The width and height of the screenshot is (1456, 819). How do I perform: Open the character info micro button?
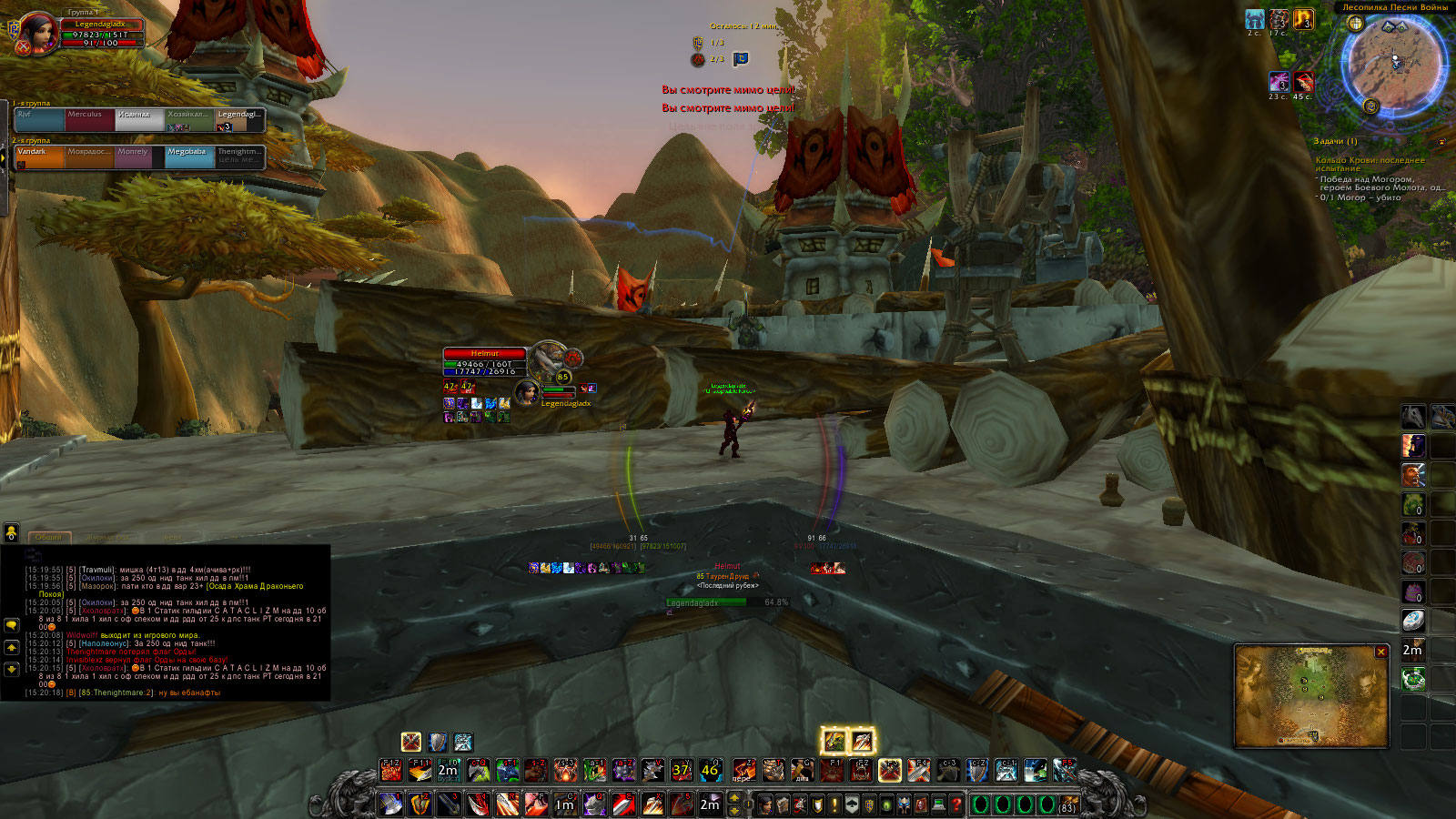pyautogui.click(x=766, y=804)
